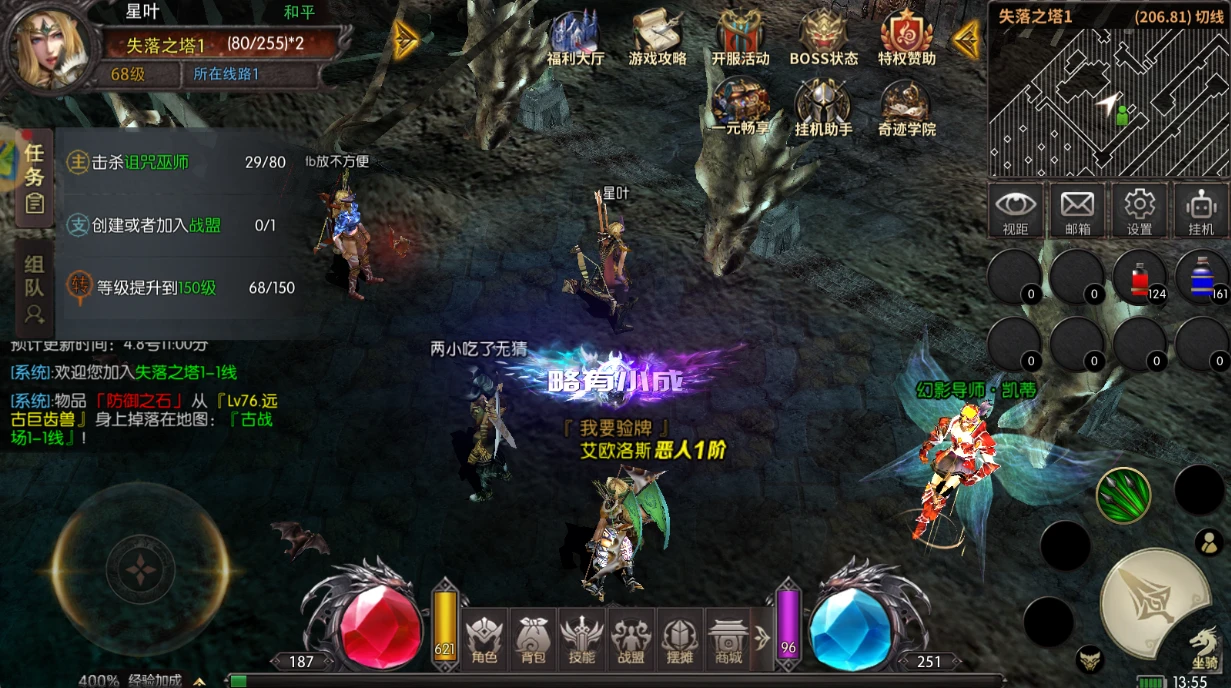This screenshot has width=1231, height=688.
Task: Use the red health potion slot
Action: [x=1139, y=276]
